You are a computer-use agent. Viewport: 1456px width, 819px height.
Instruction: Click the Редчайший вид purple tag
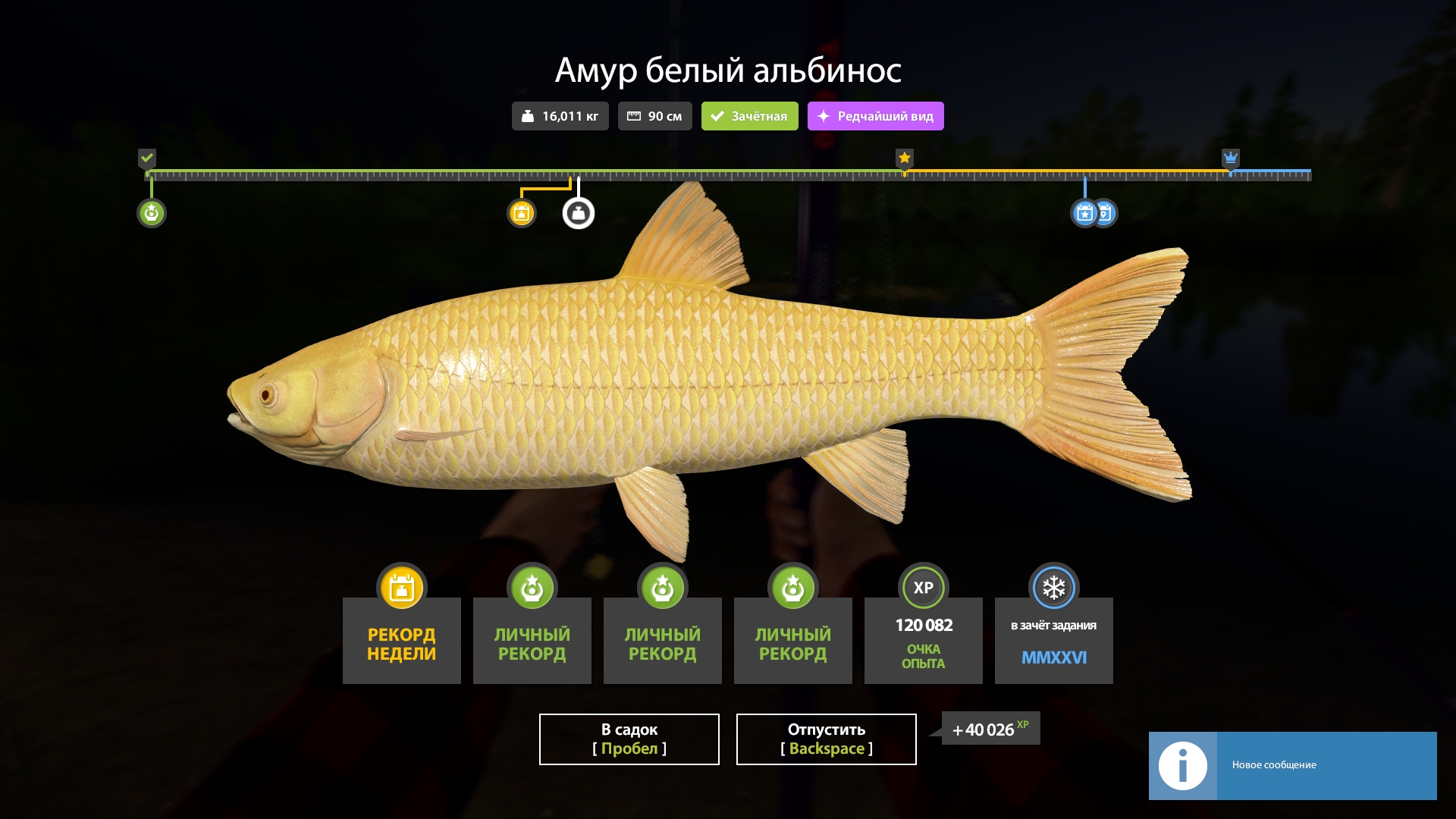pos(875,116)
